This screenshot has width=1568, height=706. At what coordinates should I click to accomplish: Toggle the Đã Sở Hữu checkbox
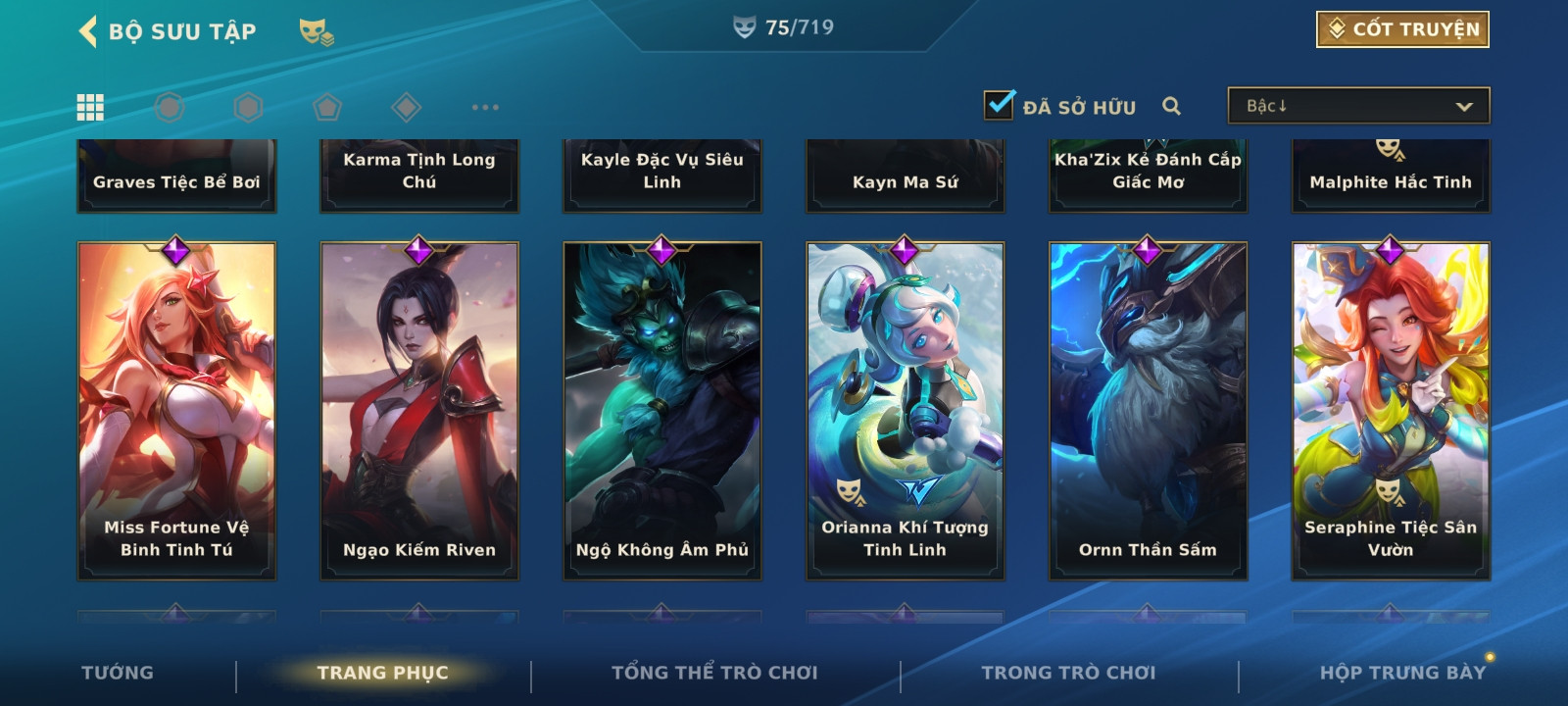pos(1000,105)
